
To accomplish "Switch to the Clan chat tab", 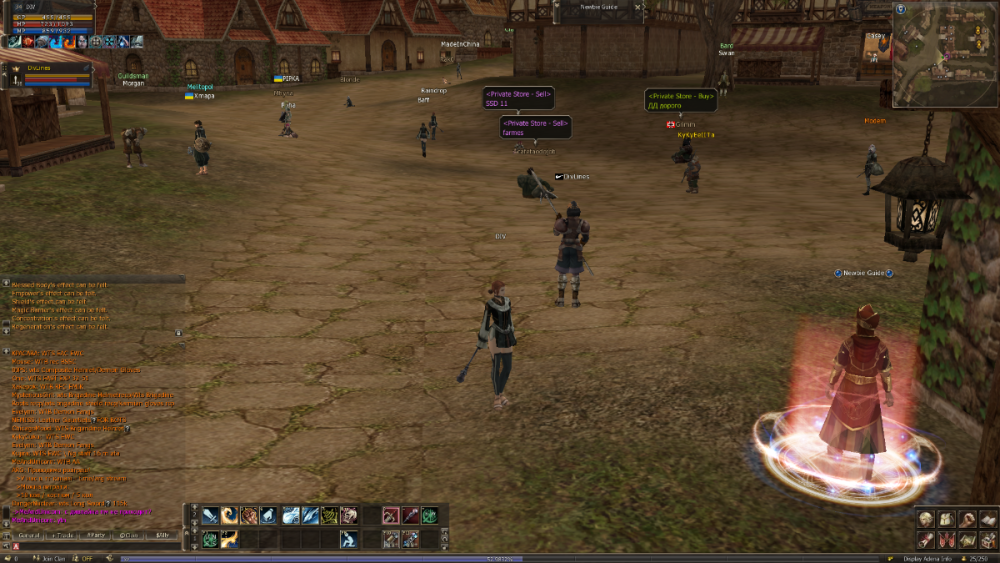I will (129, 536).
